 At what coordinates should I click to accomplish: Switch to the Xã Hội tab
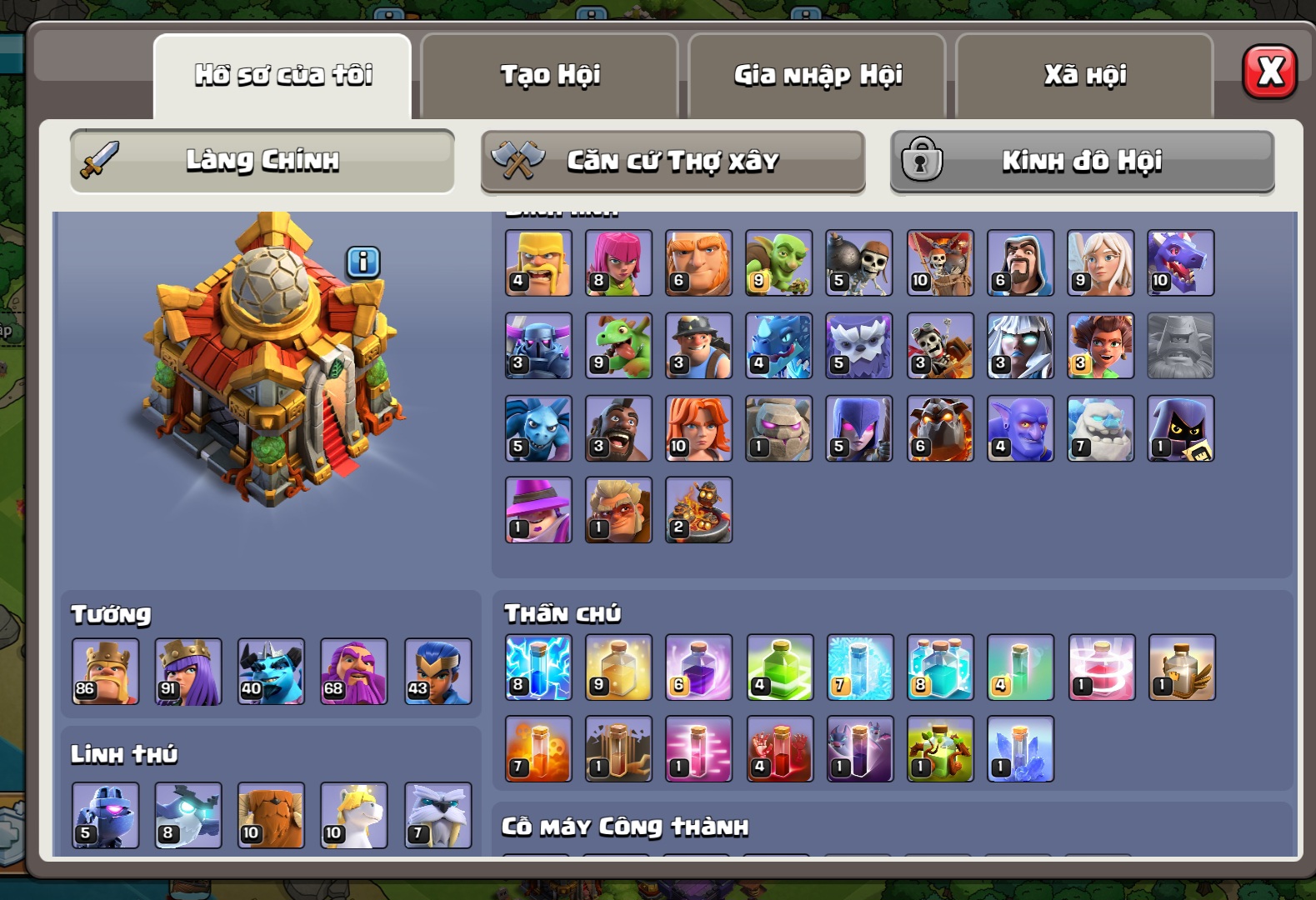pyautogui.click(x=1084, y=75)
